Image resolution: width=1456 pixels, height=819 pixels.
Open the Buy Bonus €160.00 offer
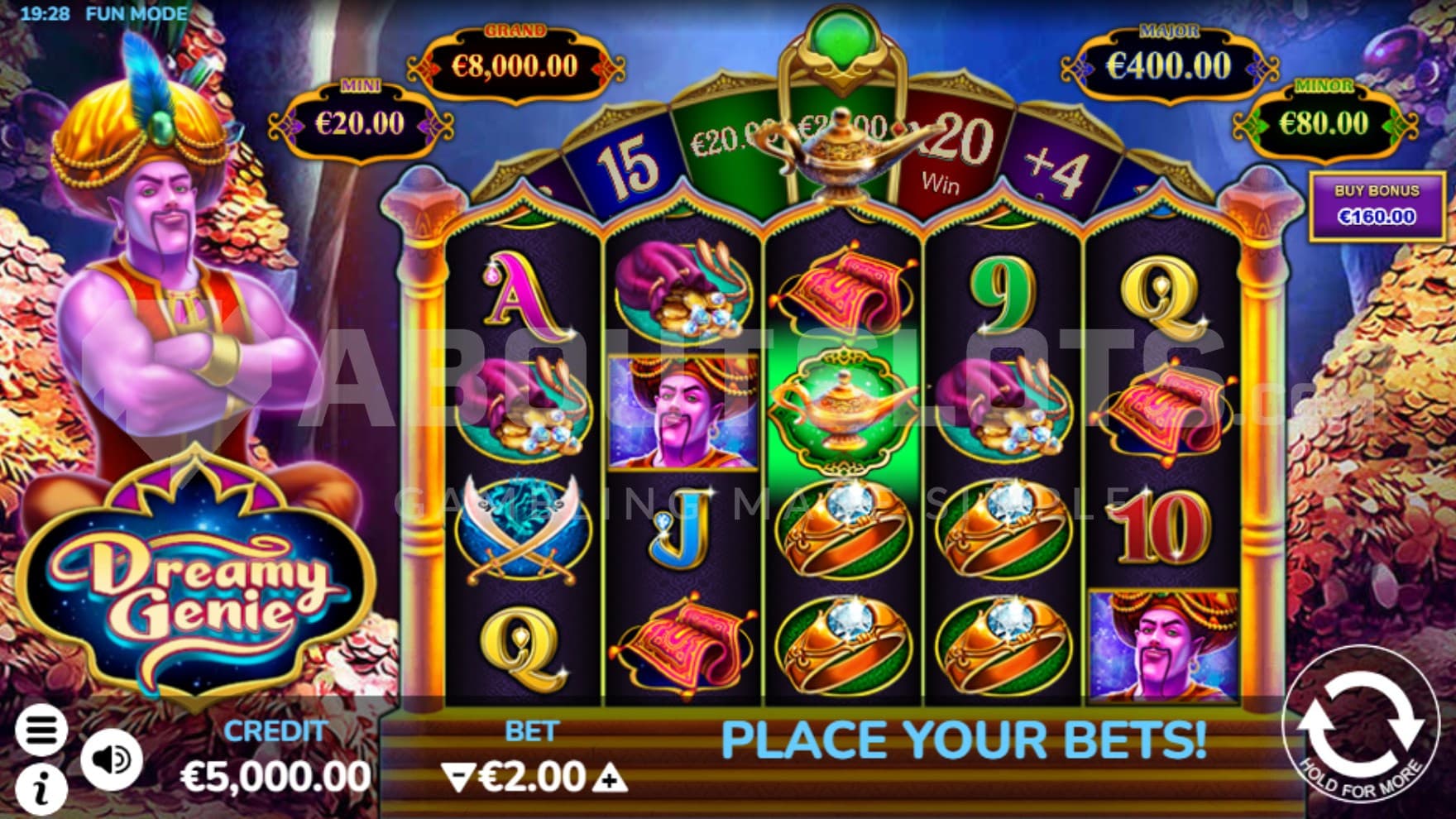[1377, 204]
